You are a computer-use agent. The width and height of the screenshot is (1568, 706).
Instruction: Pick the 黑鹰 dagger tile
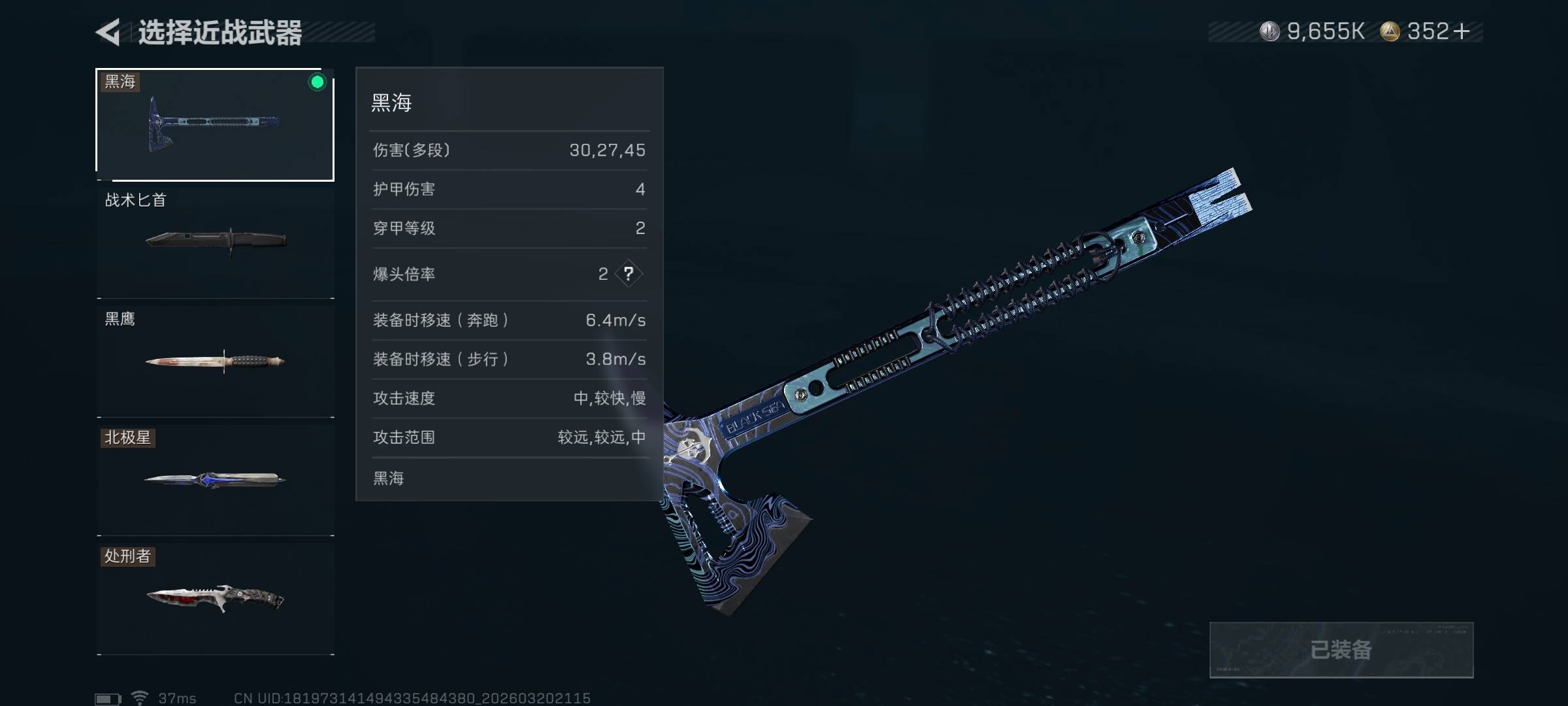(215, 361)
